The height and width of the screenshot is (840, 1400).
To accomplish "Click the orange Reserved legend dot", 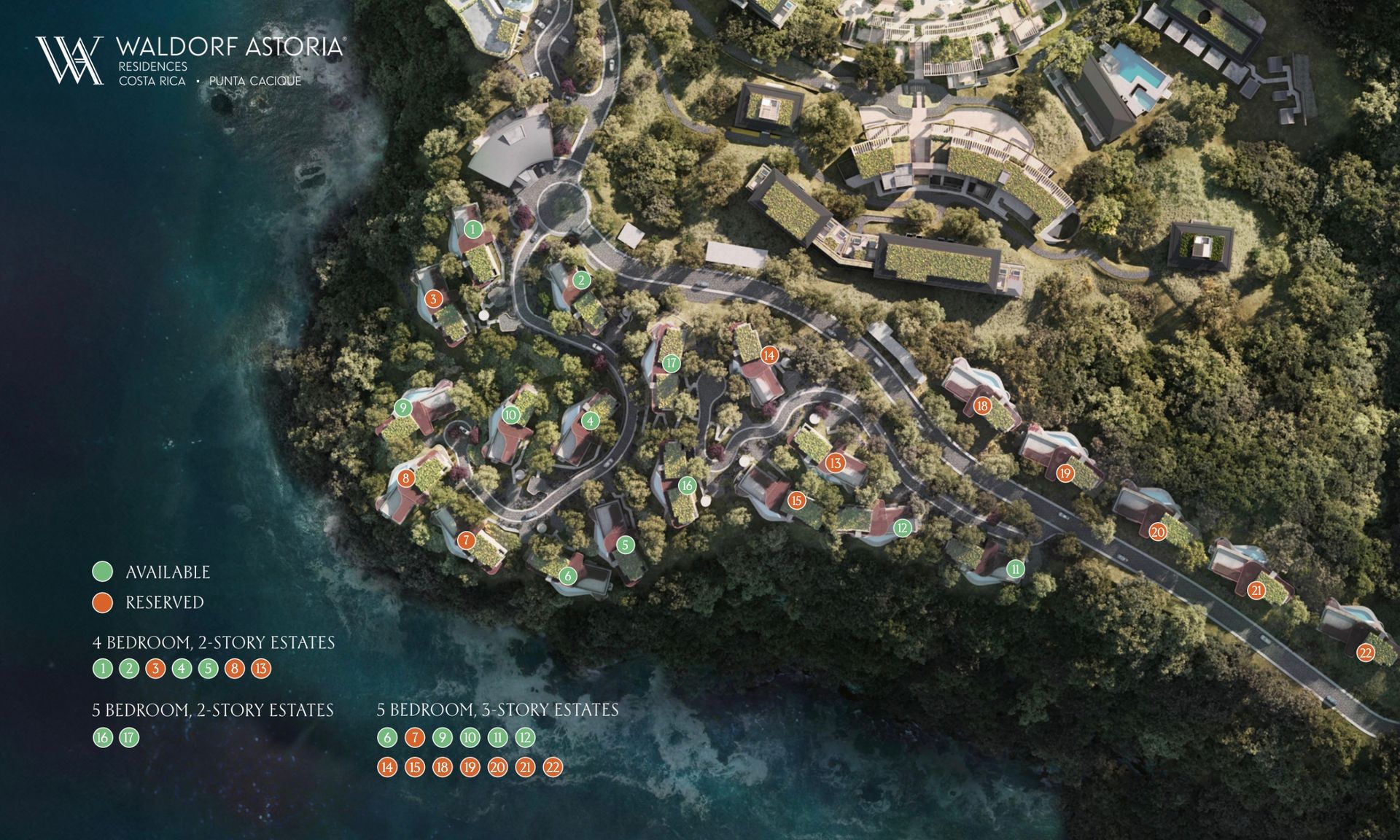I will click(x=103, y=602).
